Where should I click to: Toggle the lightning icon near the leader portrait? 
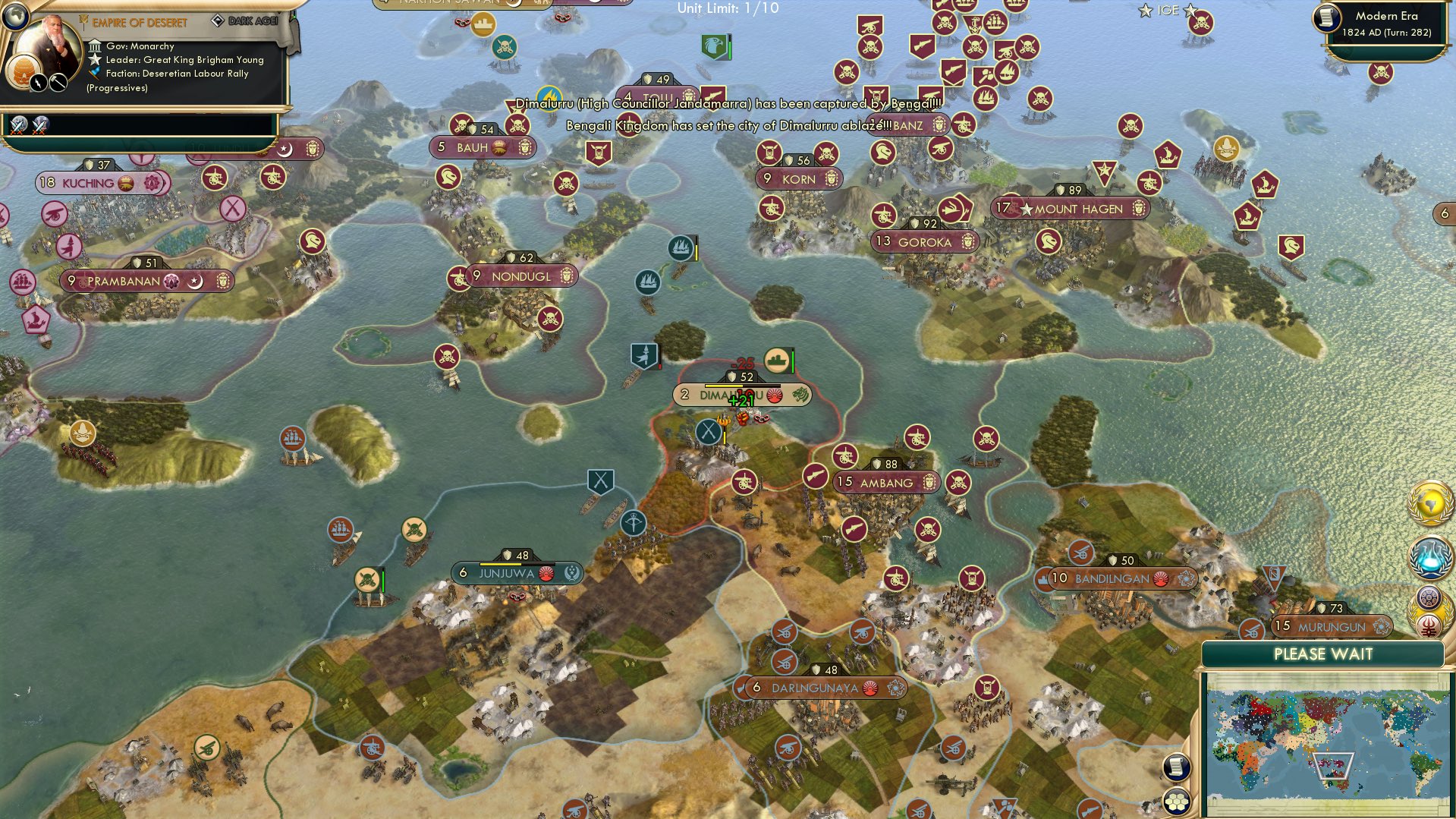38,81
